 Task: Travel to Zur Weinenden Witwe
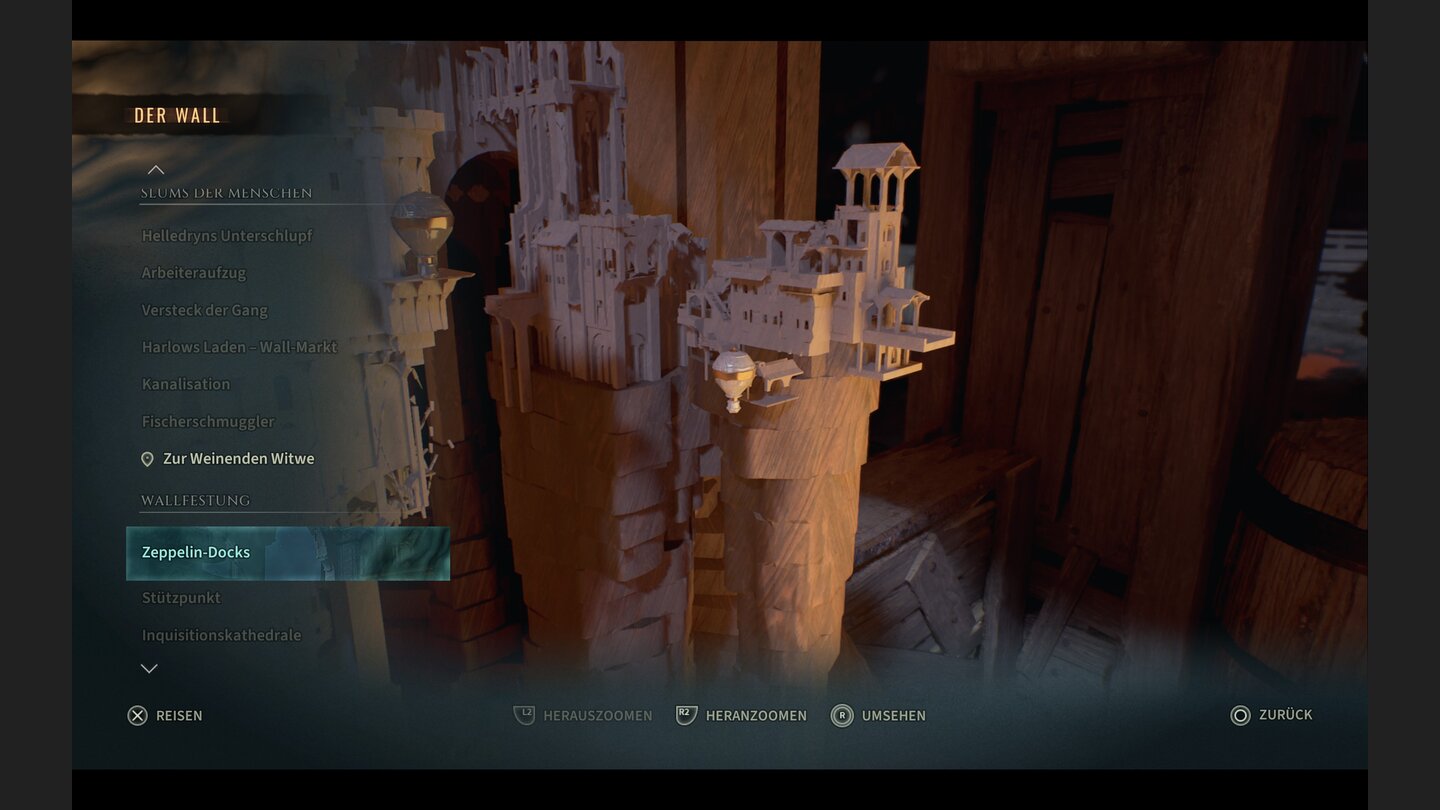(x=238, y=459)
